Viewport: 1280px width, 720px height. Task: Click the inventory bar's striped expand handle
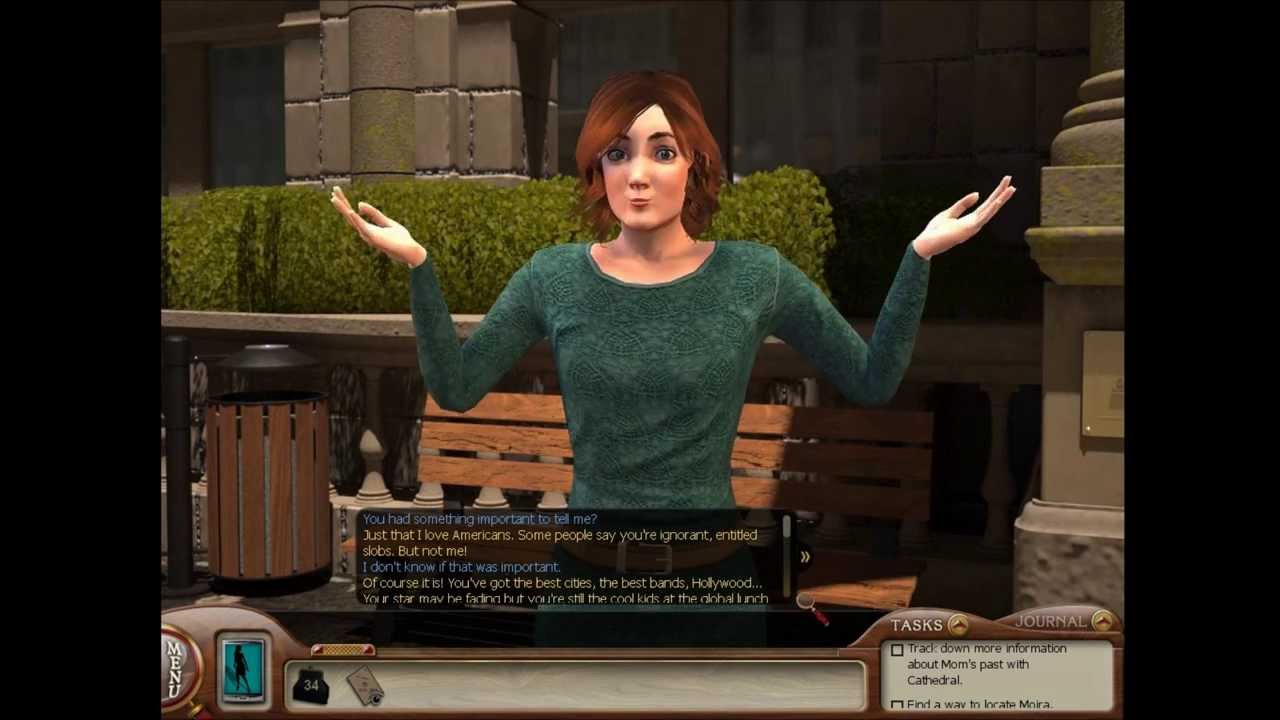(x=342, y=650)
